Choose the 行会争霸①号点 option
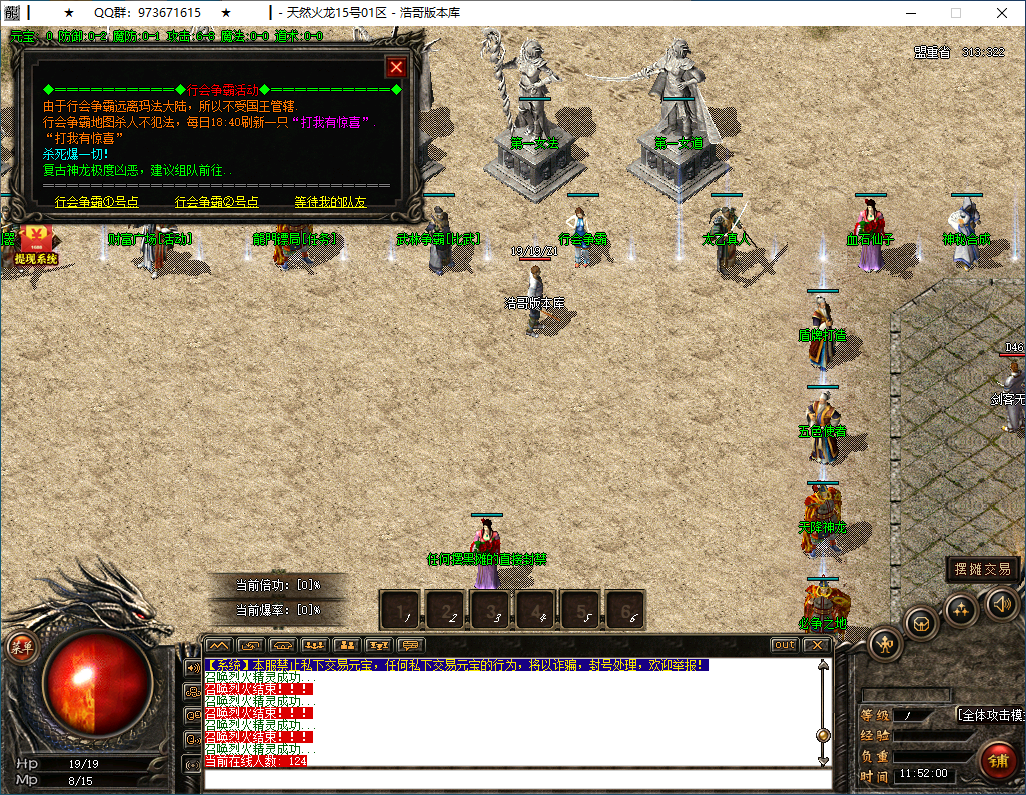The height and width of the screenshot is (795, 1026). click(96, 202)
